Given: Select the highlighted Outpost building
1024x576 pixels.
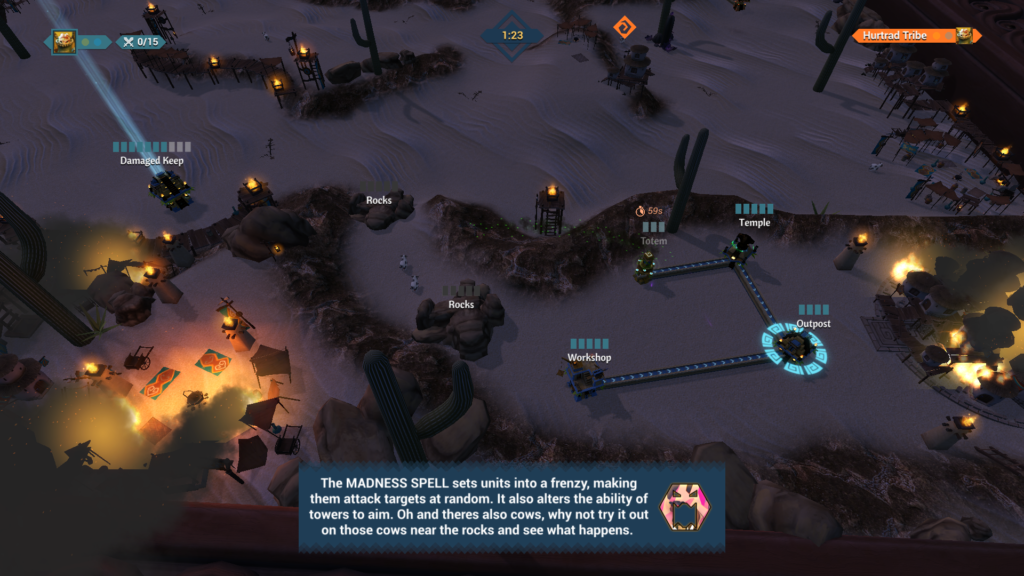Looking at the screenshot, I should 794,345.
